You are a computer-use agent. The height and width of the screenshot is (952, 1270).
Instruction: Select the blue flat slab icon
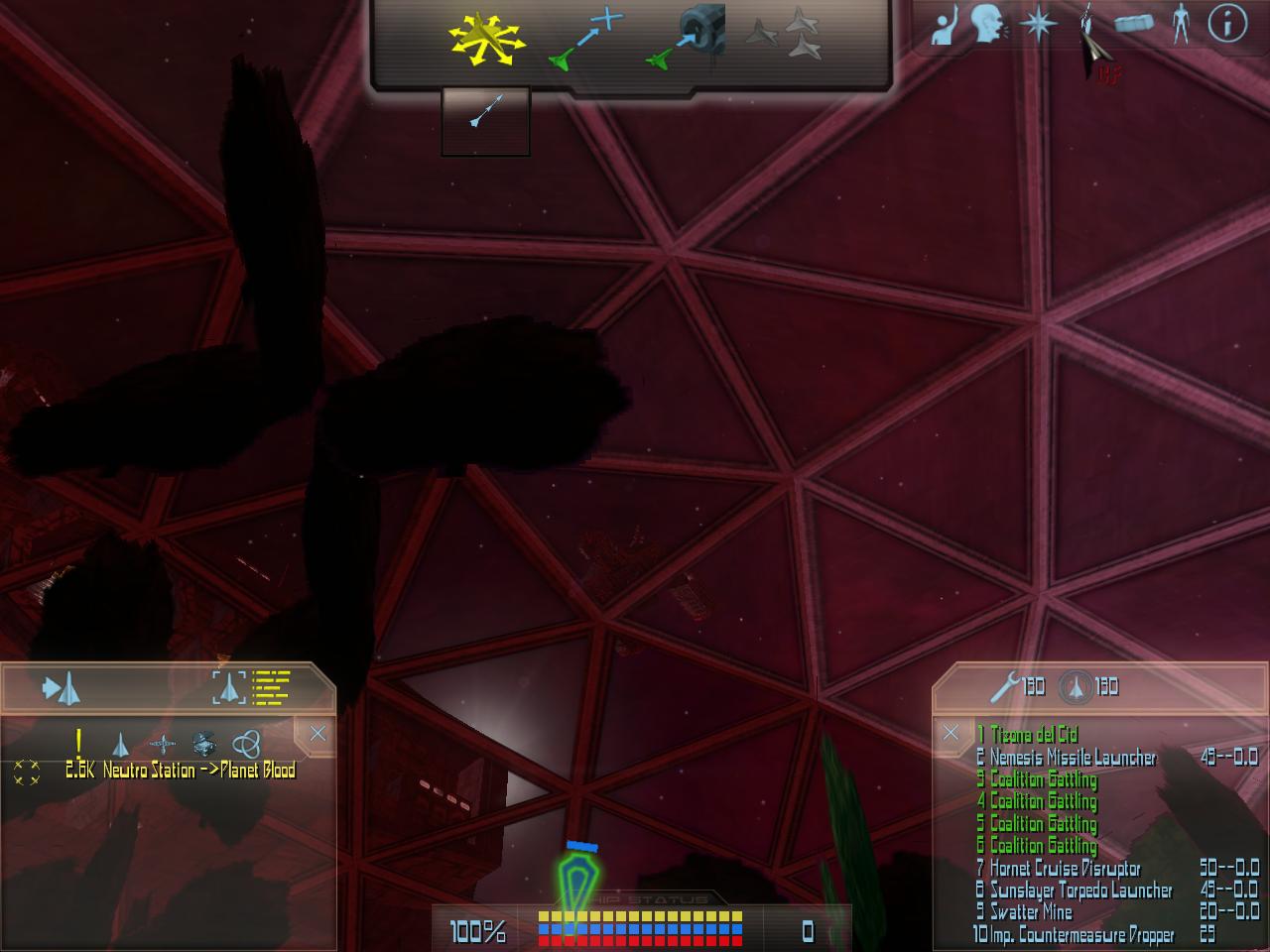[1133, 23]
